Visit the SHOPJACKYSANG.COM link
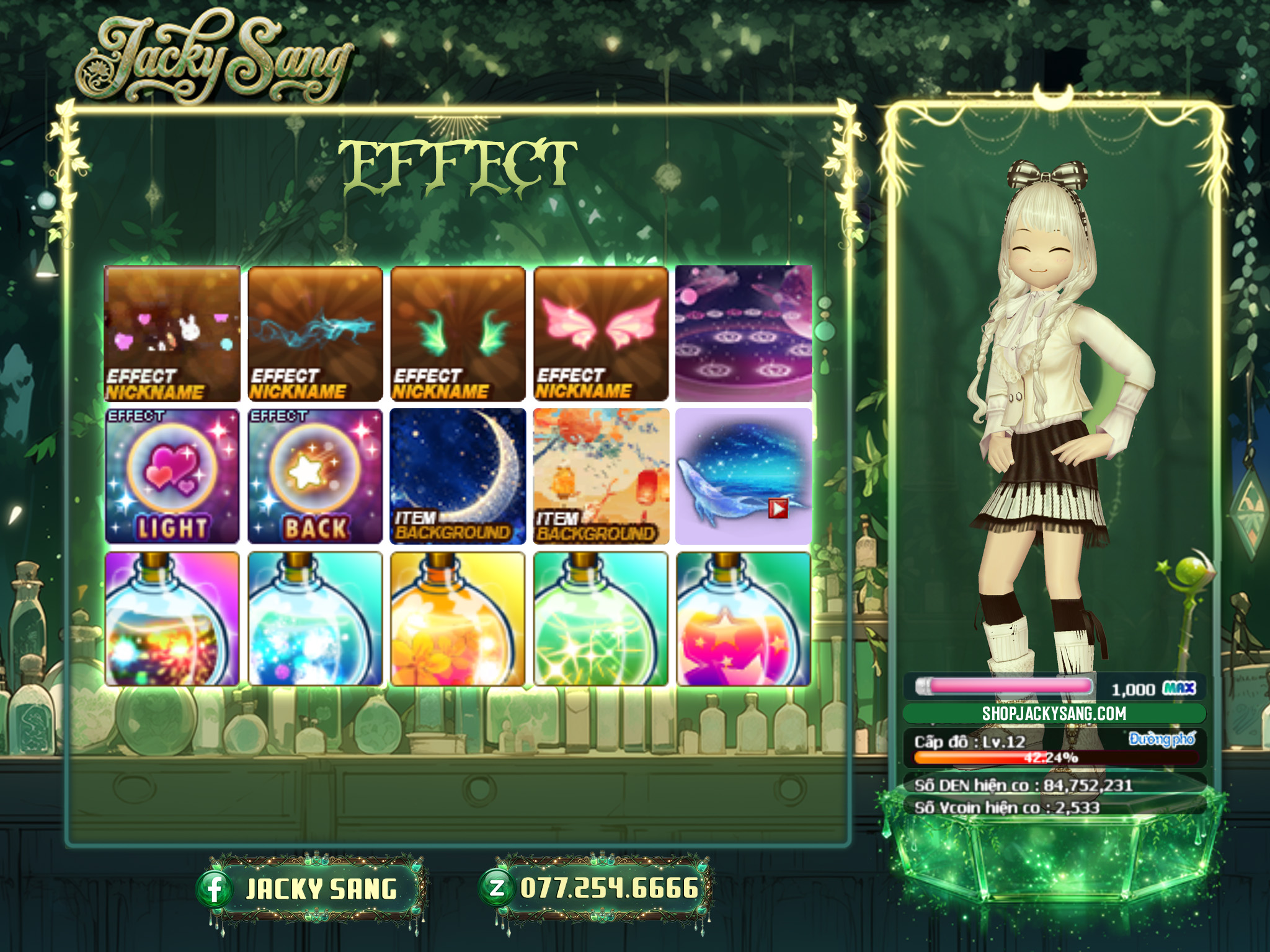The width and height of the screenshot is (1270, 952). (1054, 713)
